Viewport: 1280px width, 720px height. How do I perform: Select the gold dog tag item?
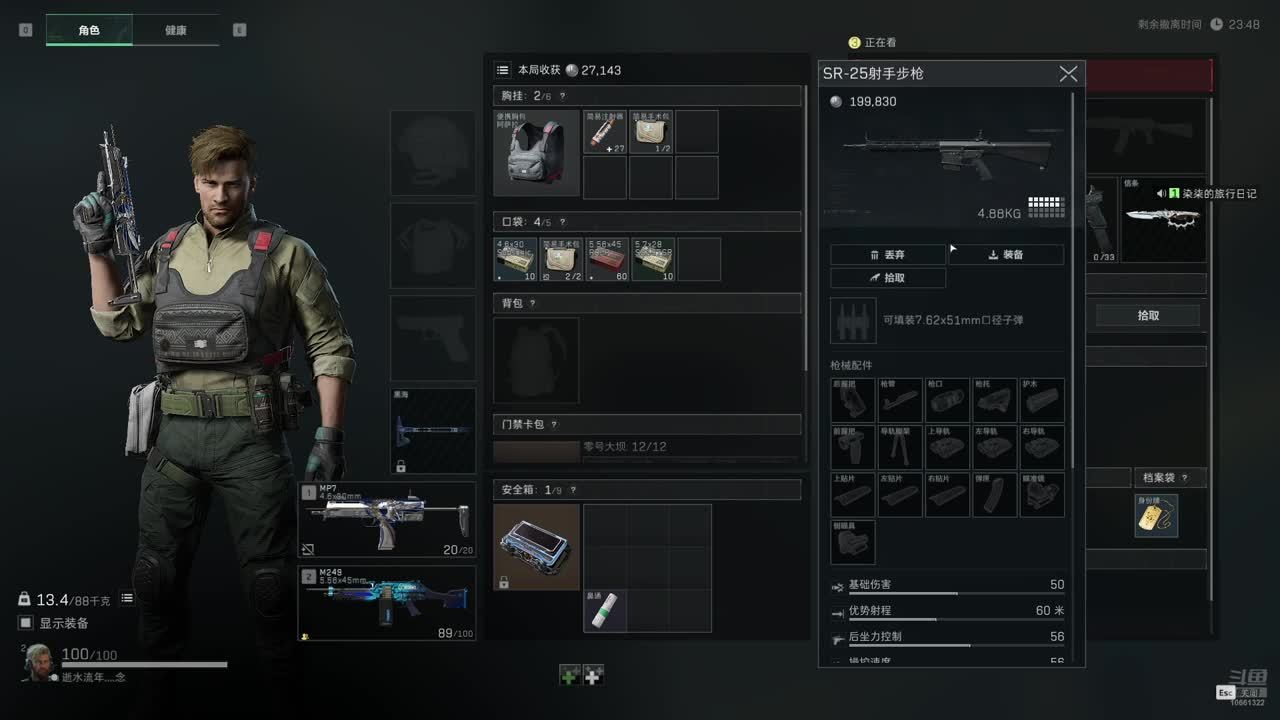[x=1156, y=516]
